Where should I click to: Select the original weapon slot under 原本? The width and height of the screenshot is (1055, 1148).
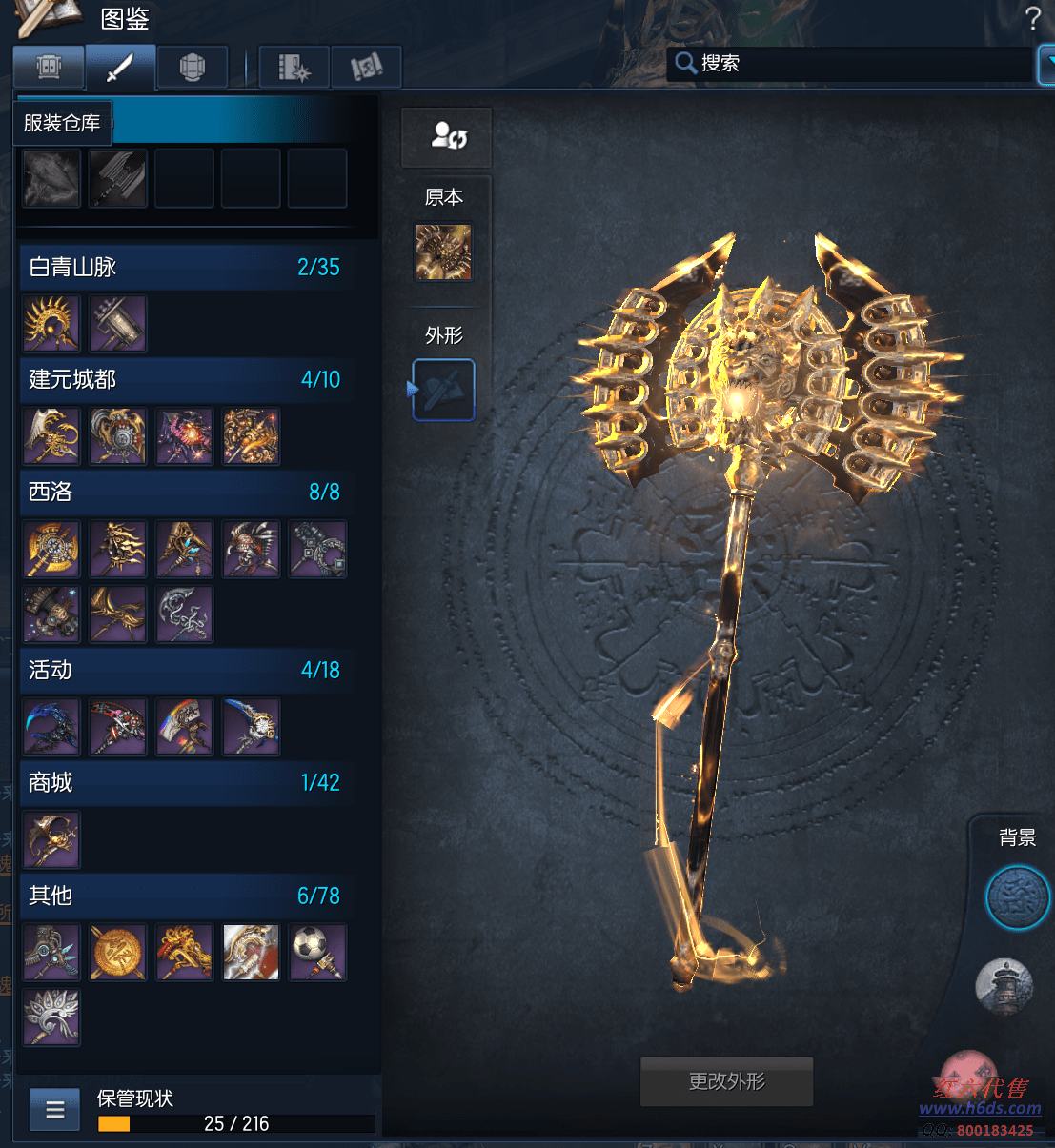[443, 252]
